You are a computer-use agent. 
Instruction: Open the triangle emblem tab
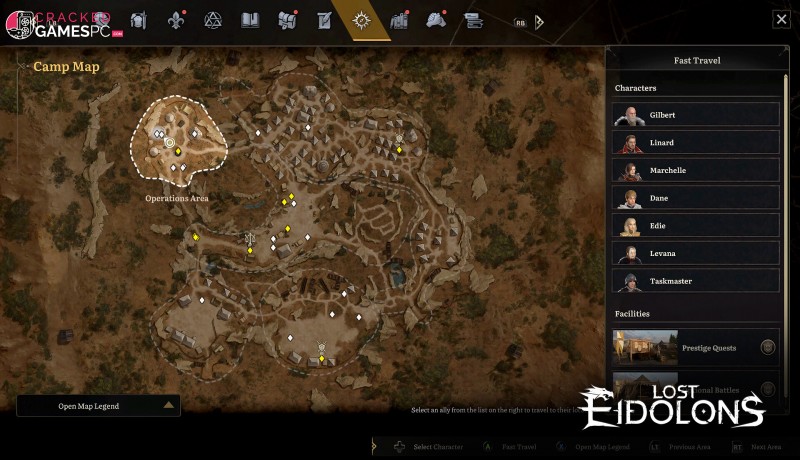212,20
